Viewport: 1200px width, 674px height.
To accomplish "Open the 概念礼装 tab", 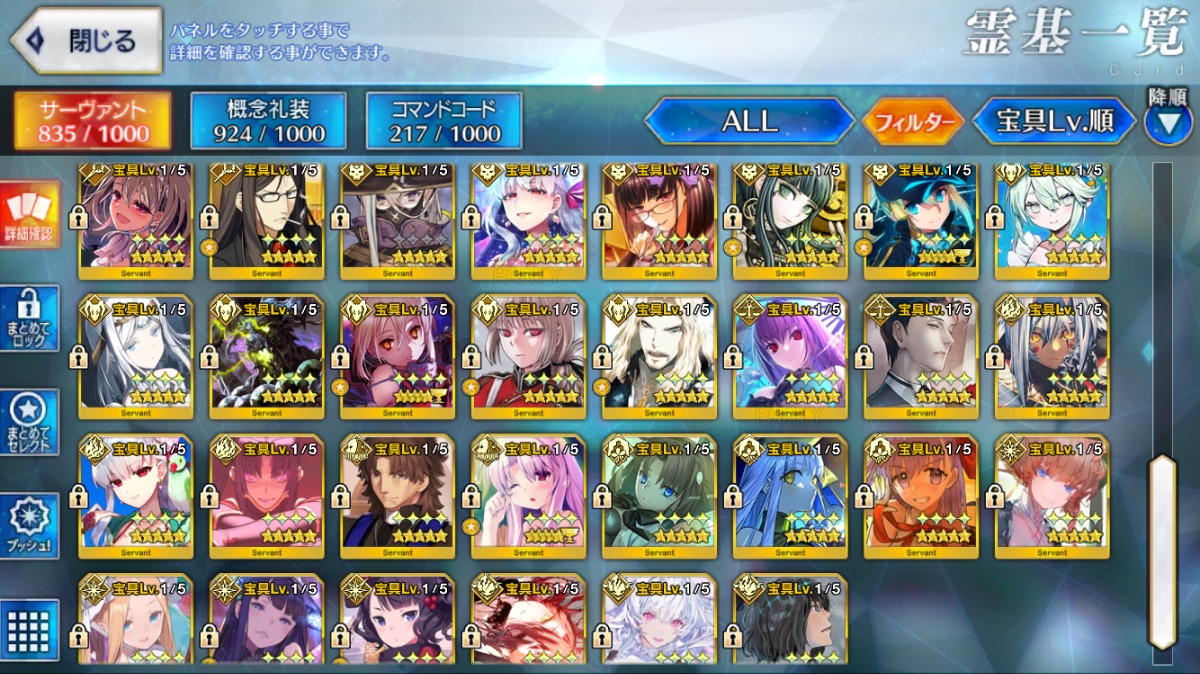I will tap(268, 121).
